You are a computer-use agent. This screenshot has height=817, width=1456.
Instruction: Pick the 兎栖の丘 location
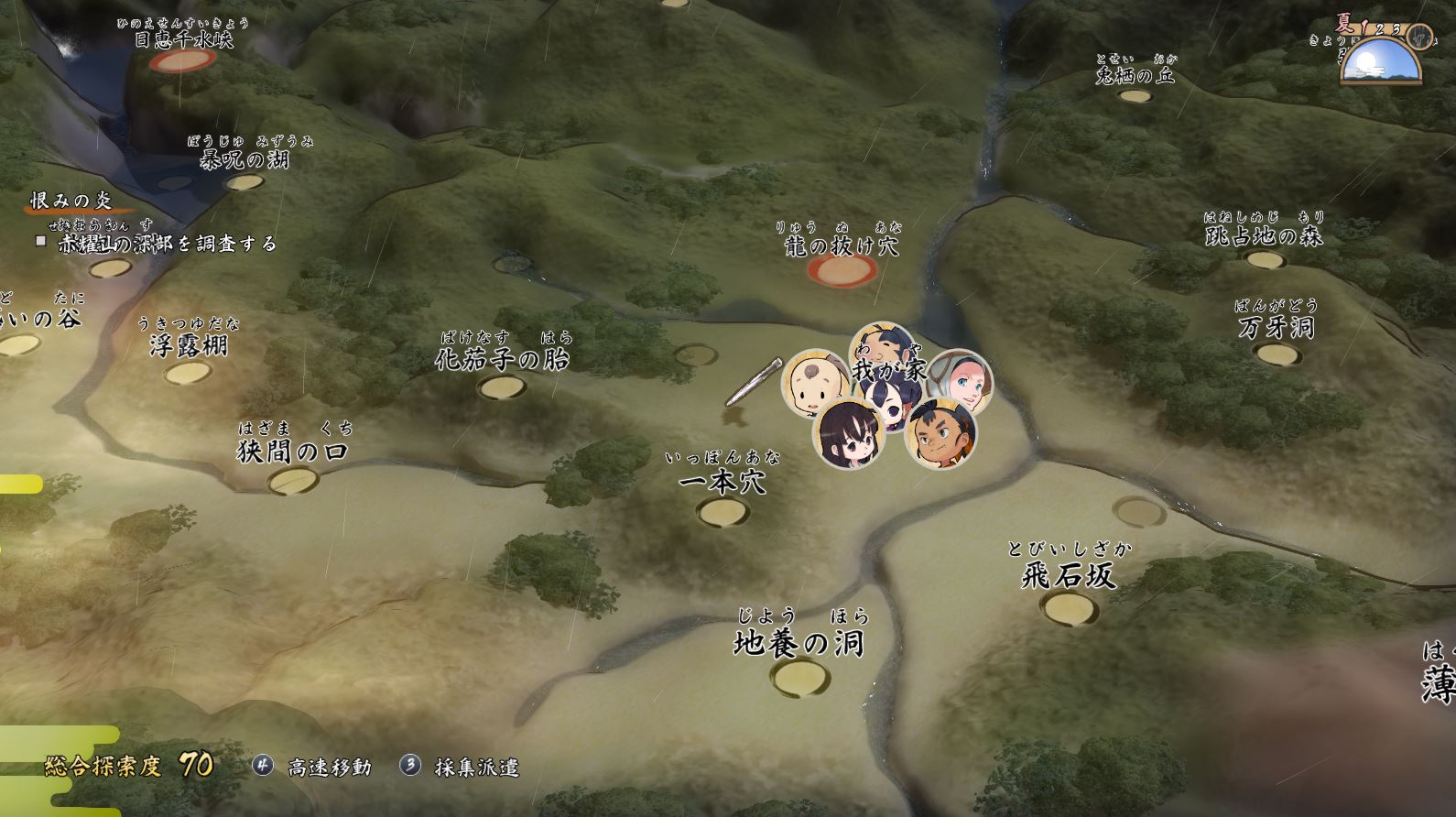click(1135, 95)
